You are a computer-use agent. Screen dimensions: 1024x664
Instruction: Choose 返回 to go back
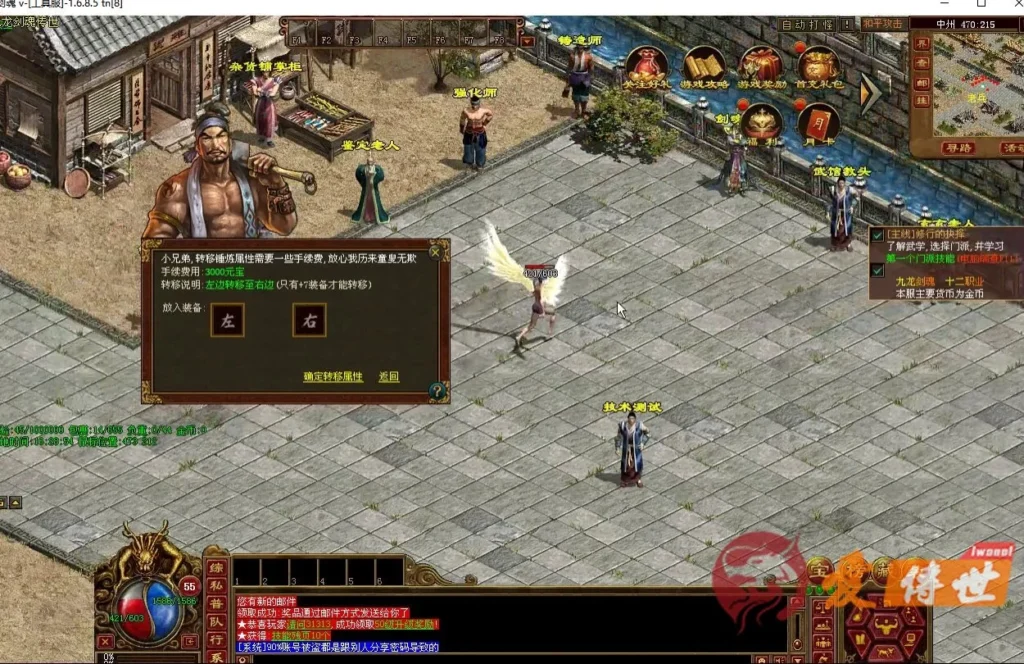coord(389,377)
